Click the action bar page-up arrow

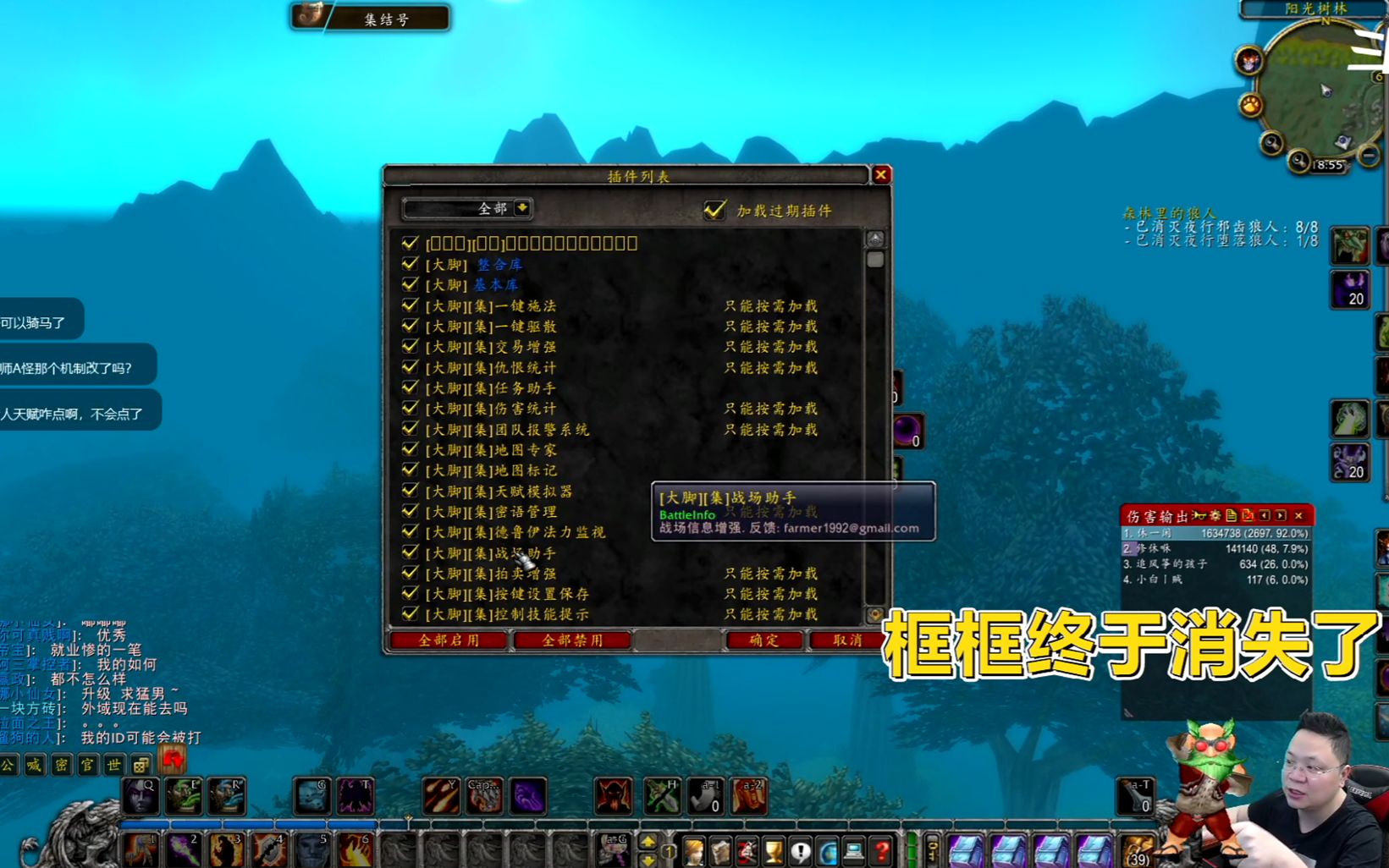(648, 840)
